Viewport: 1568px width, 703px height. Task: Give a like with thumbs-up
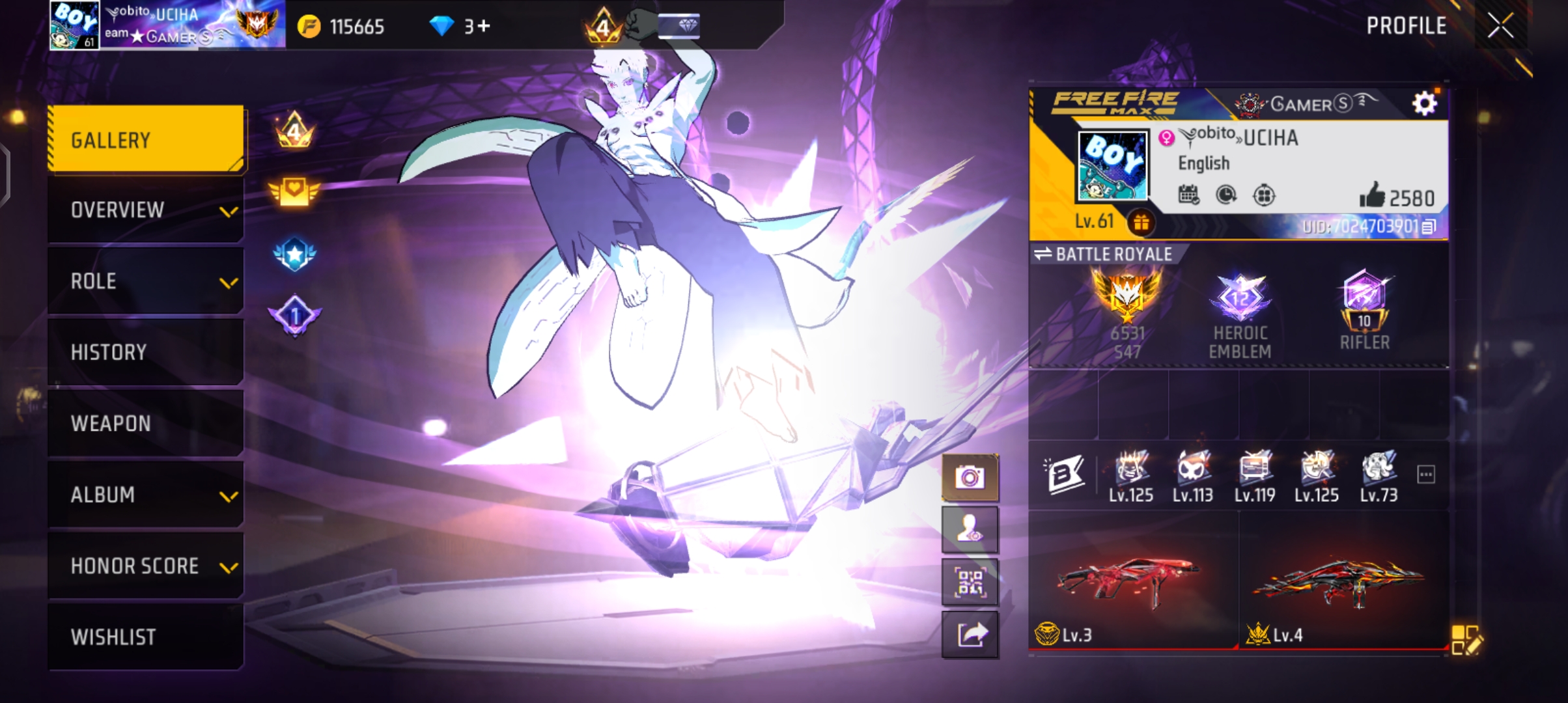click(x=1371, y=195)
